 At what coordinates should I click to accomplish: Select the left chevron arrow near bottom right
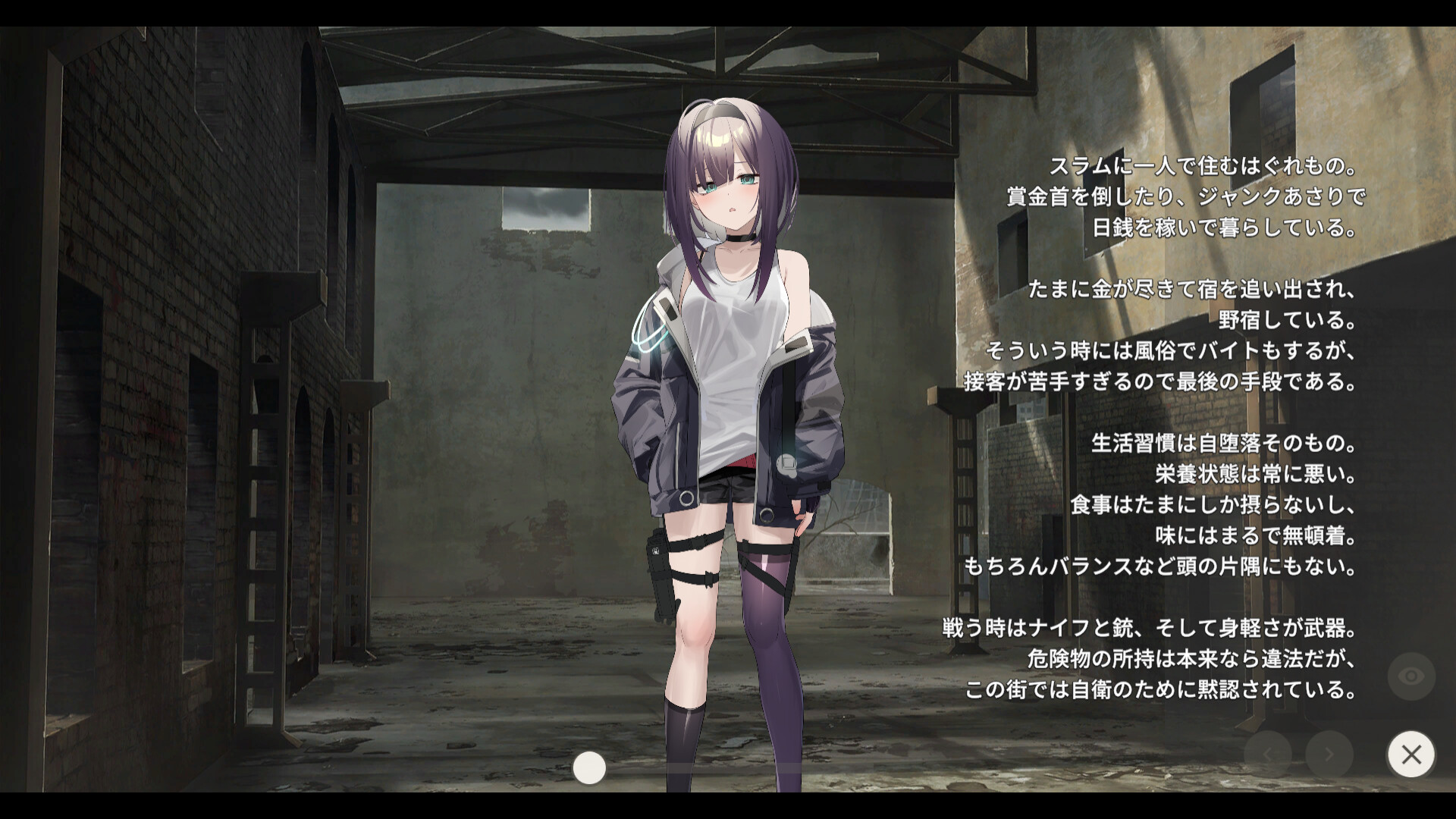pyautogui.click(x=1268, y=755)
